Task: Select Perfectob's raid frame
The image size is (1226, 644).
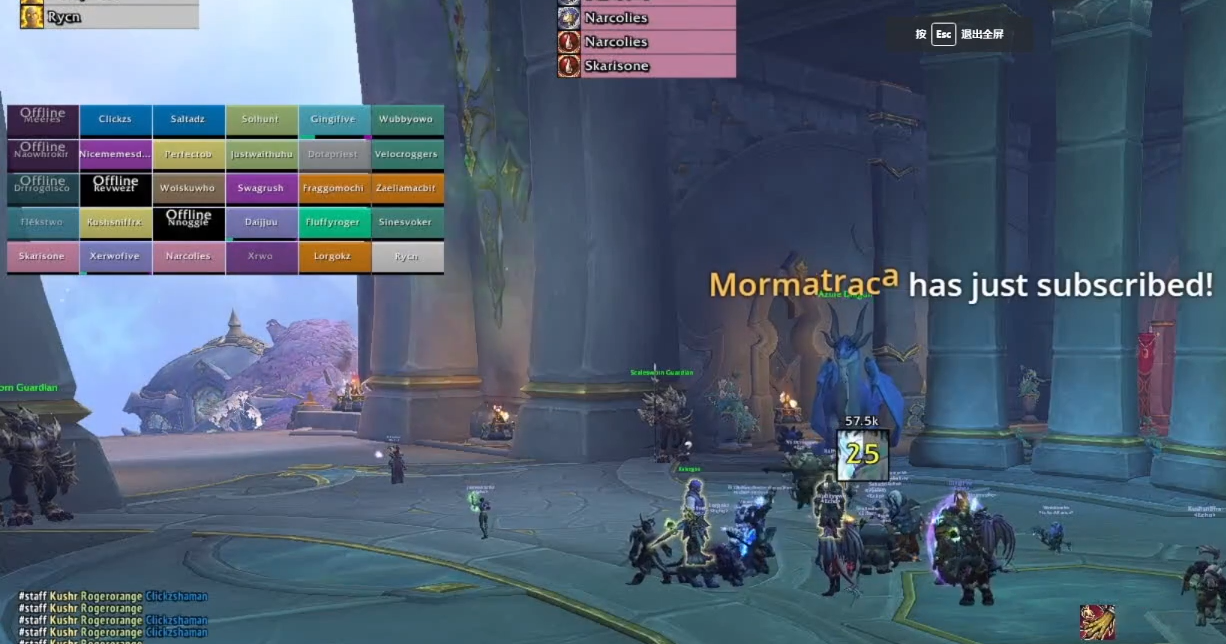Action: (188, 155)
